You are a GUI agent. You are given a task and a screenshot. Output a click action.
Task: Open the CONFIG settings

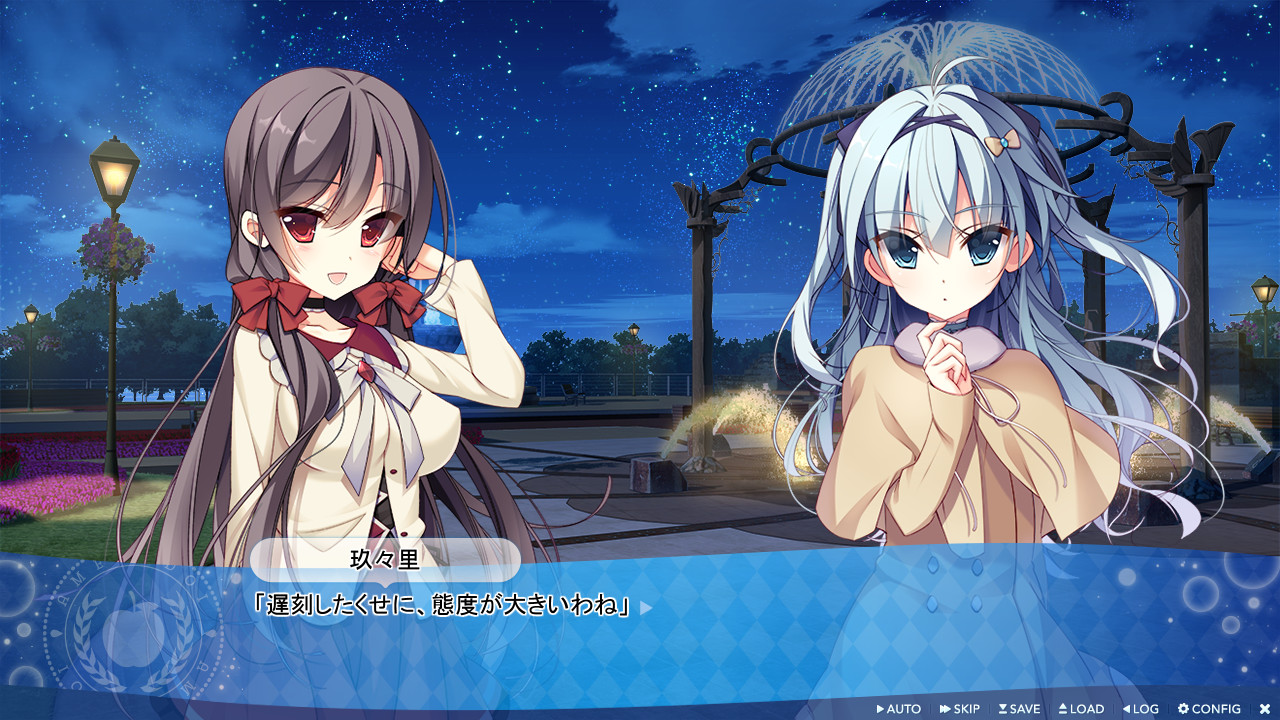pyautogui.click(x=1209, y=709)
